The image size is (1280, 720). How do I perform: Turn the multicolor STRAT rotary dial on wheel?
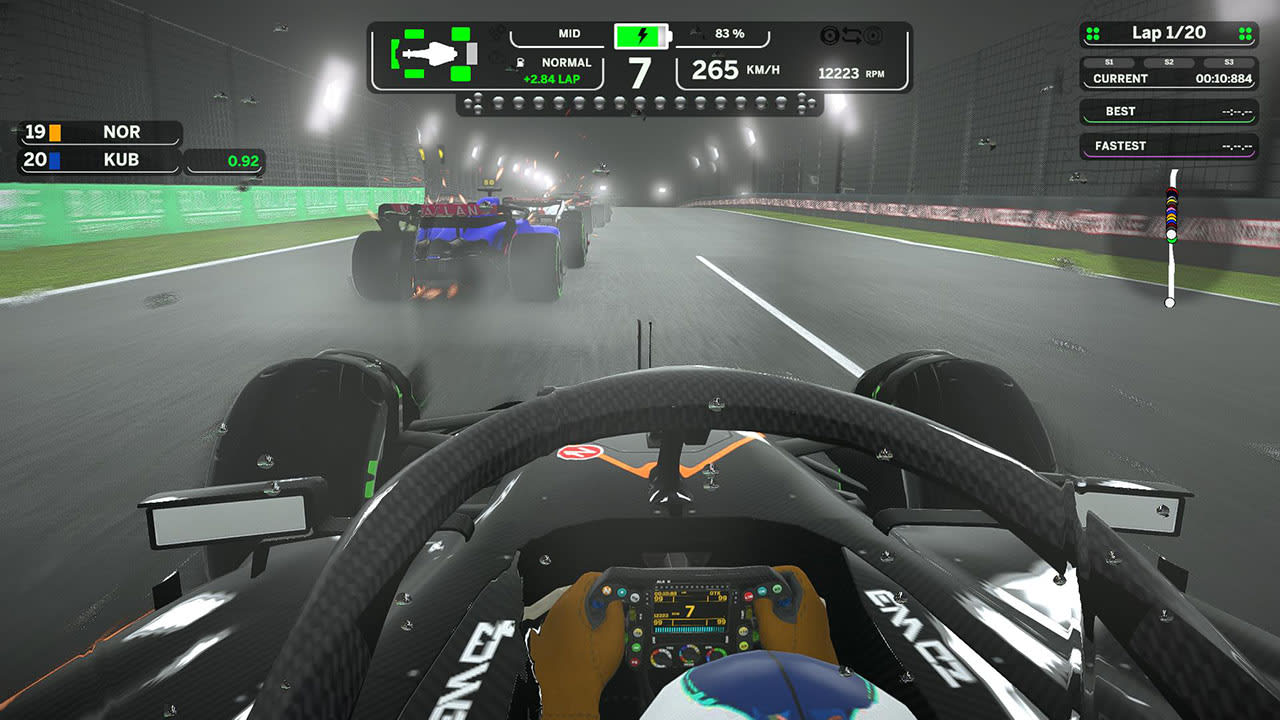(x=688, y=654)
